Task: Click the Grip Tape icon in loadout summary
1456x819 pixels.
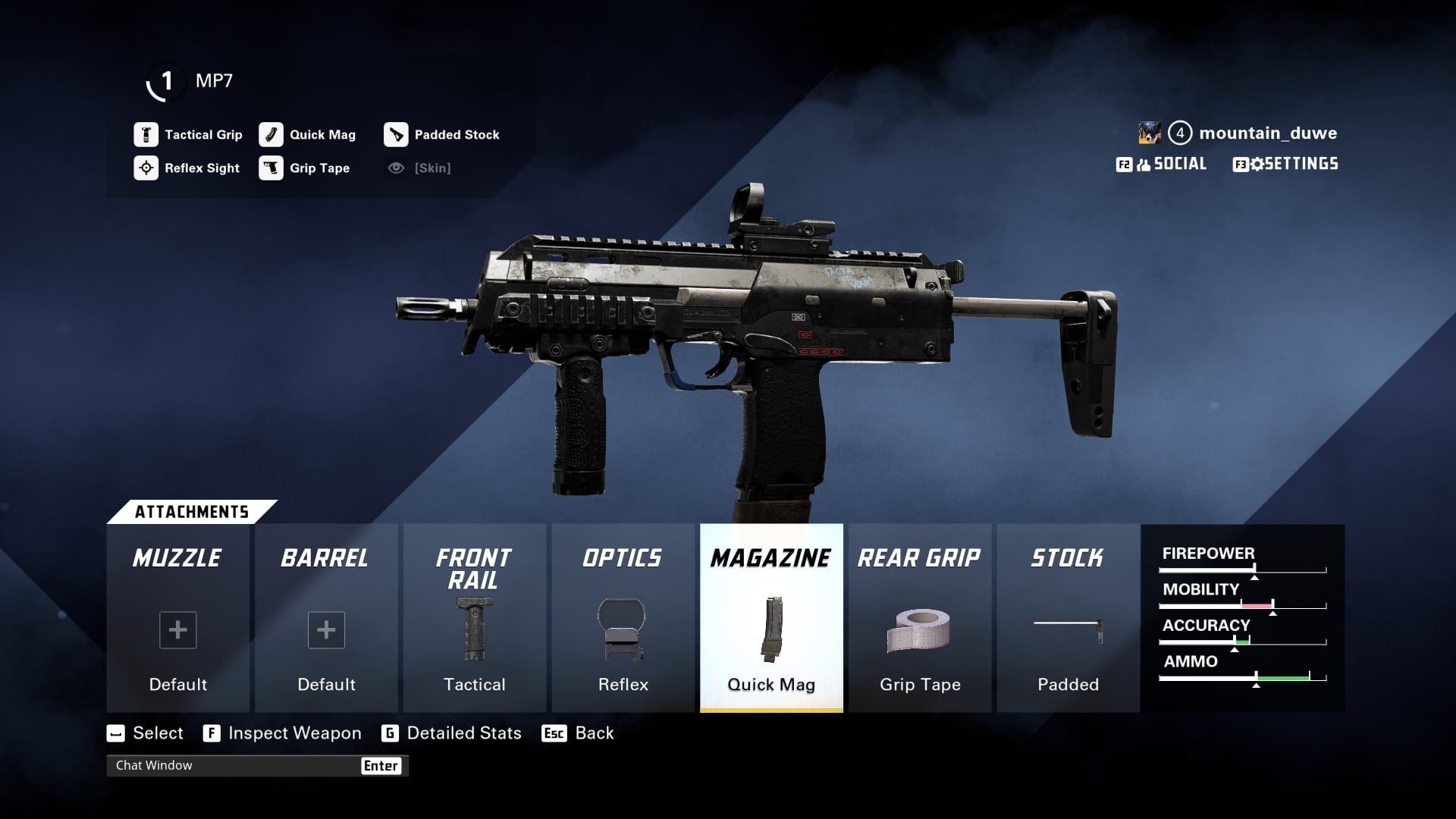Action: click(x=271, y=168)
